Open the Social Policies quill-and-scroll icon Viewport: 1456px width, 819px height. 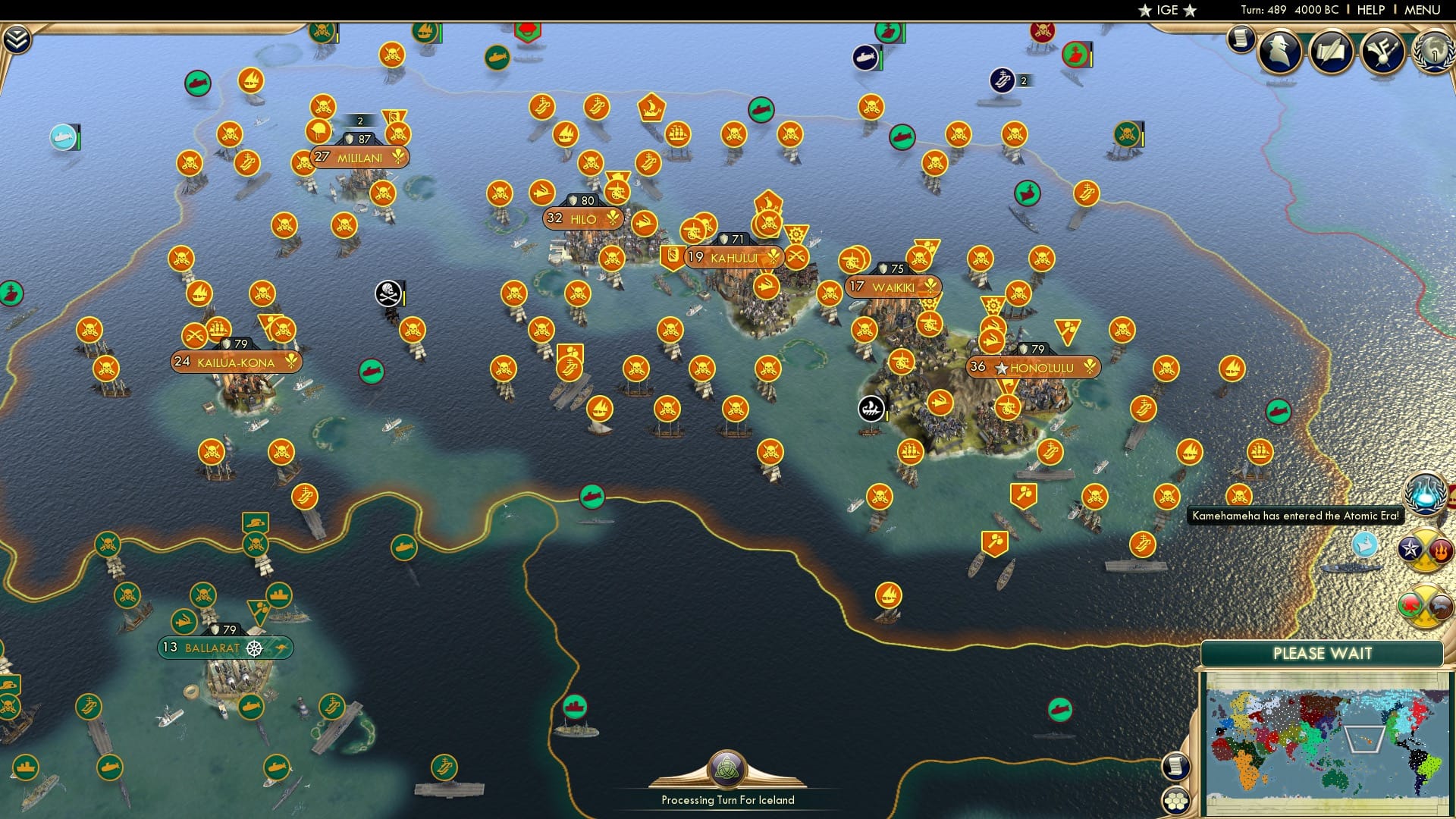[1331, 50]
